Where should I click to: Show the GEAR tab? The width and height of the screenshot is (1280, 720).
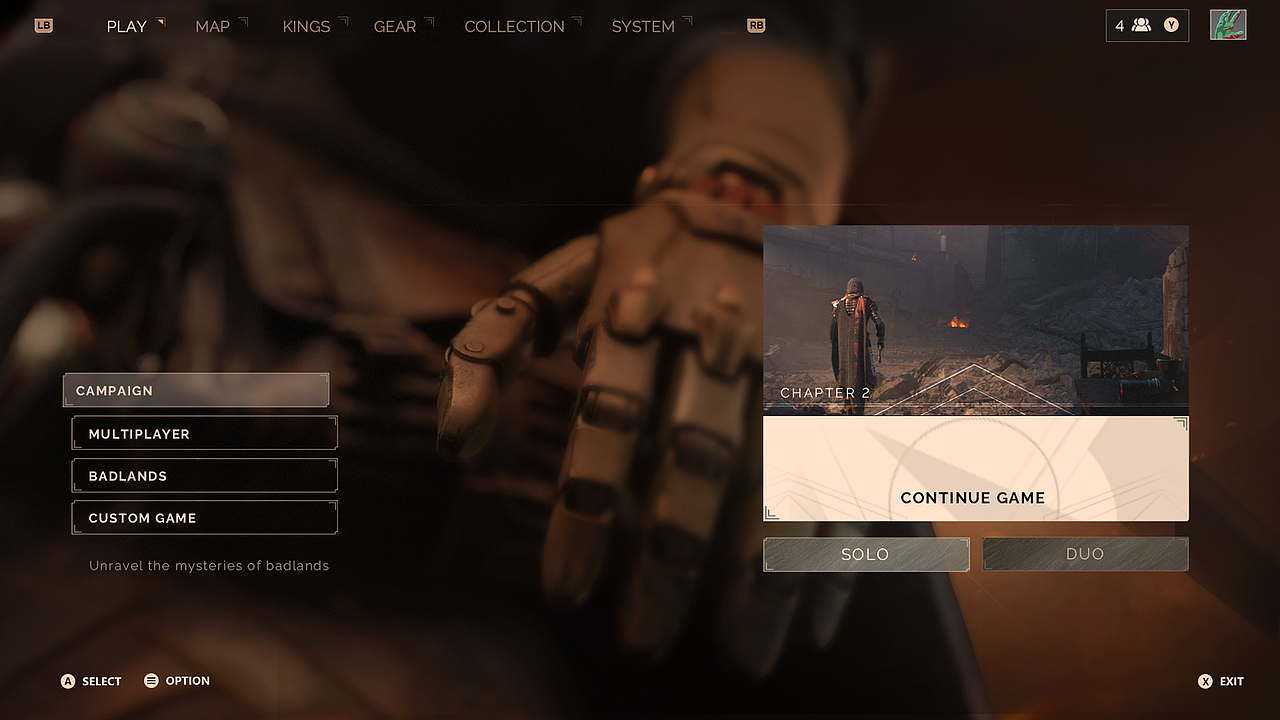[x=395, y=27]
